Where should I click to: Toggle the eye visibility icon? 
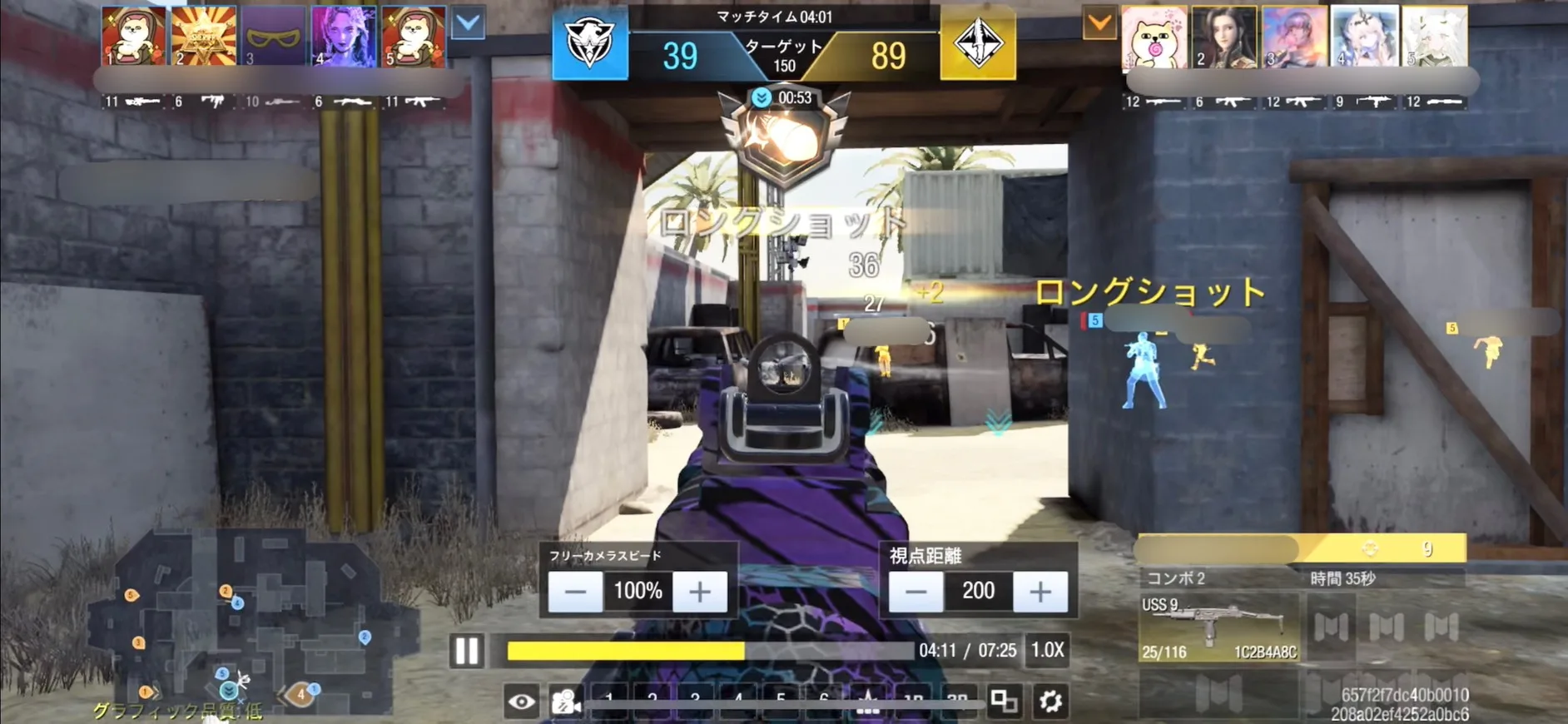(522, 702)
